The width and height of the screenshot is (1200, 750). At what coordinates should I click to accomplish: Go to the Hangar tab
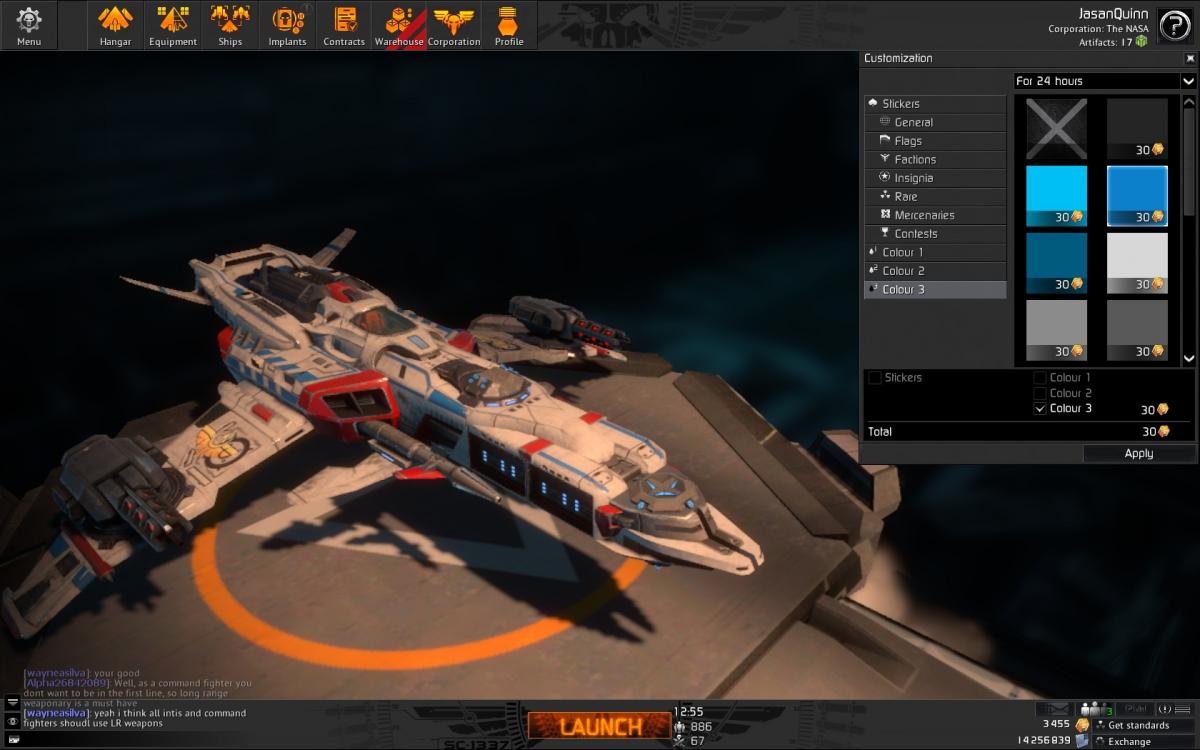pos(116,25)
